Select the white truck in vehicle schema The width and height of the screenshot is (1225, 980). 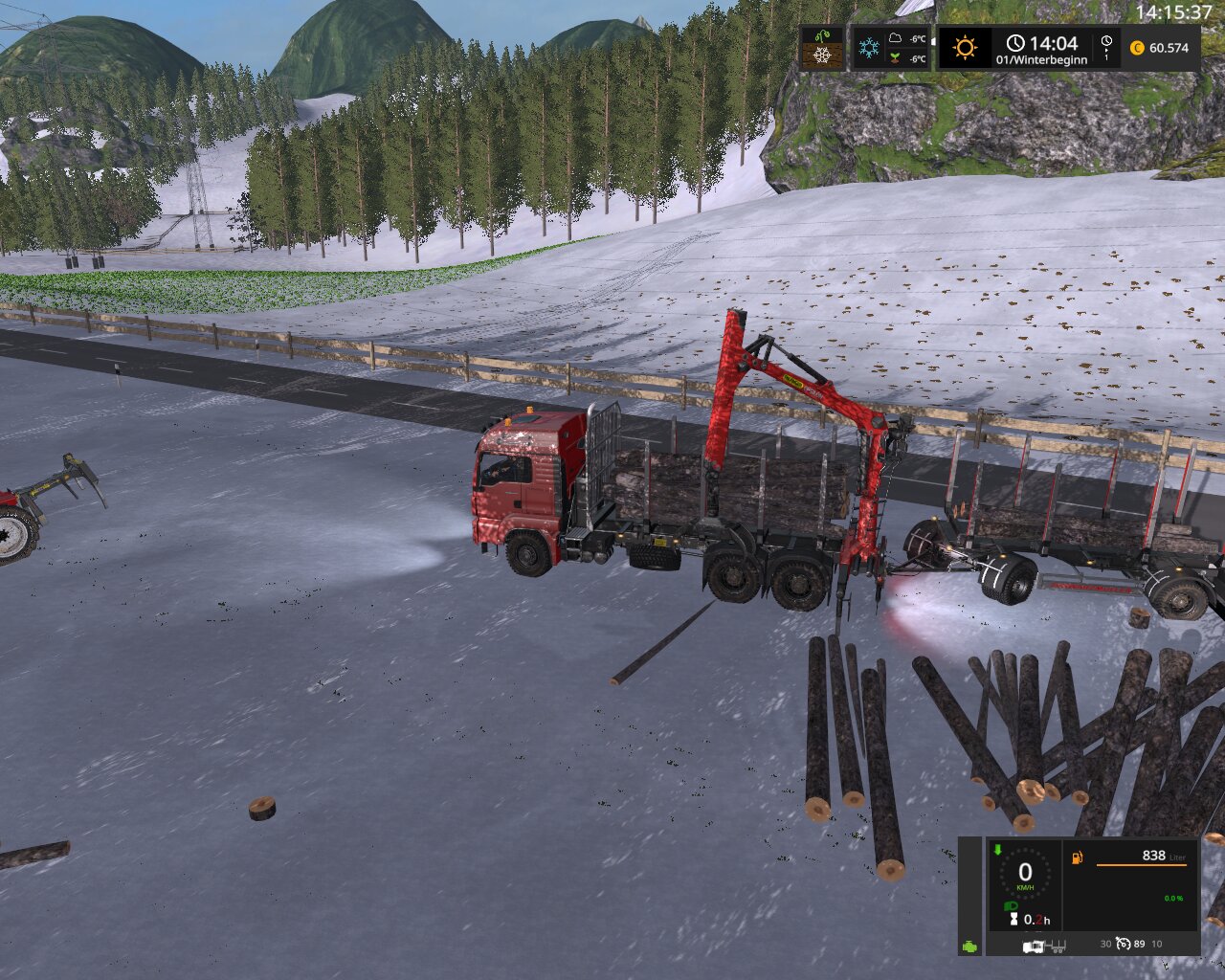1033,946
